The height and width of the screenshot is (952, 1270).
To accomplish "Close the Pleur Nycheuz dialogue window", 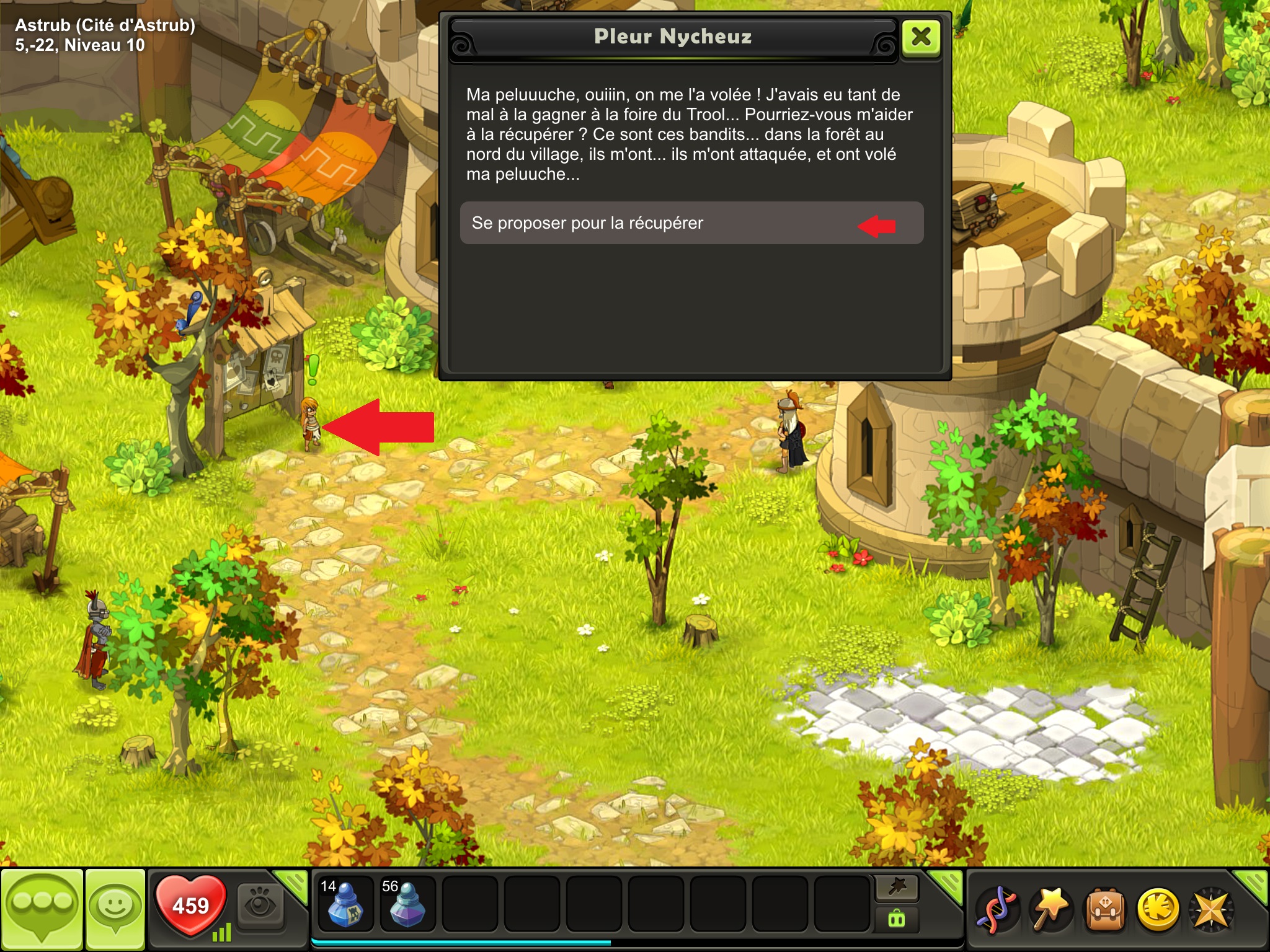I will pos(921,37).
